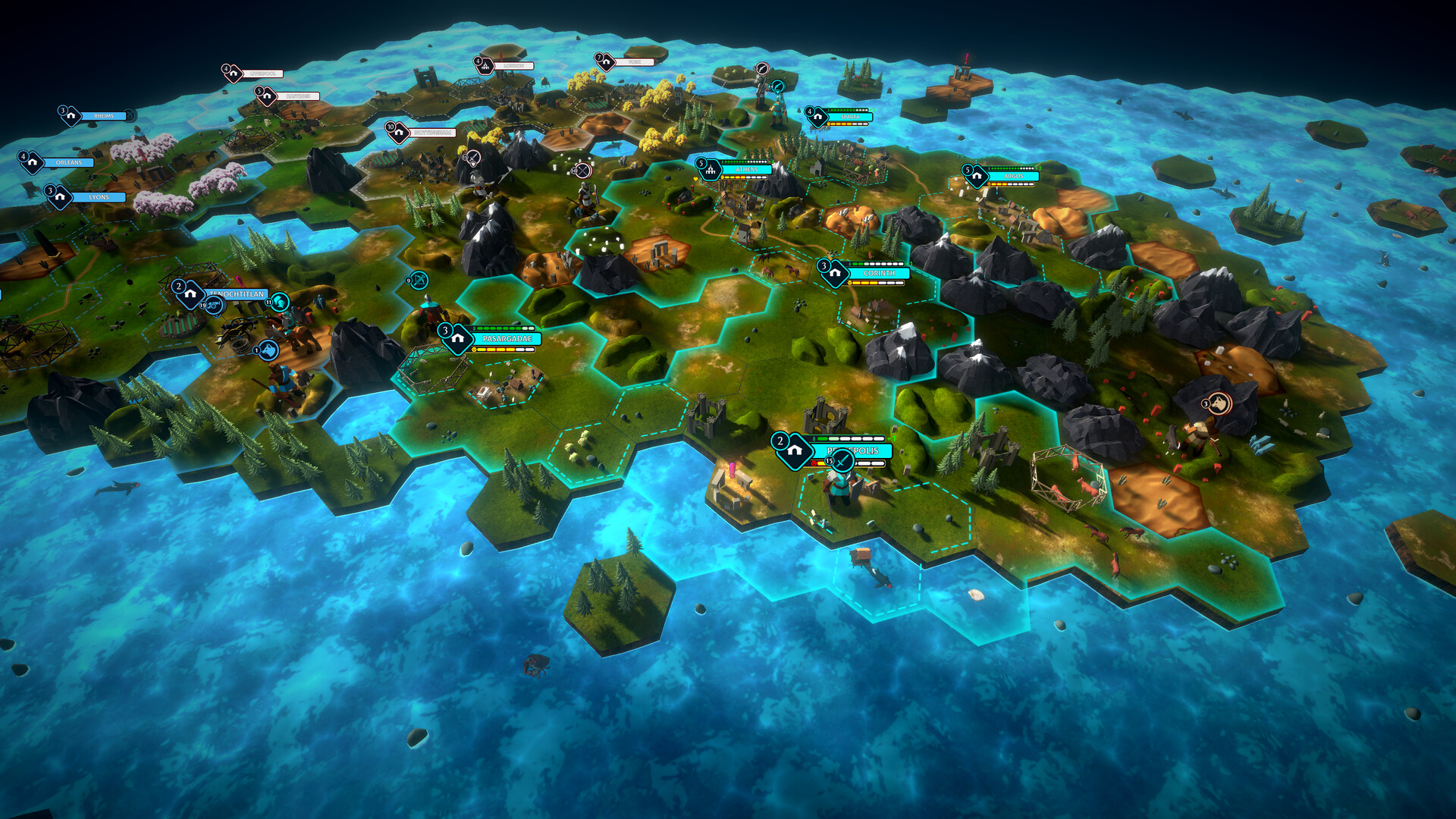
Task: Click the home icon on the Corinth banner
Action: 835,273
